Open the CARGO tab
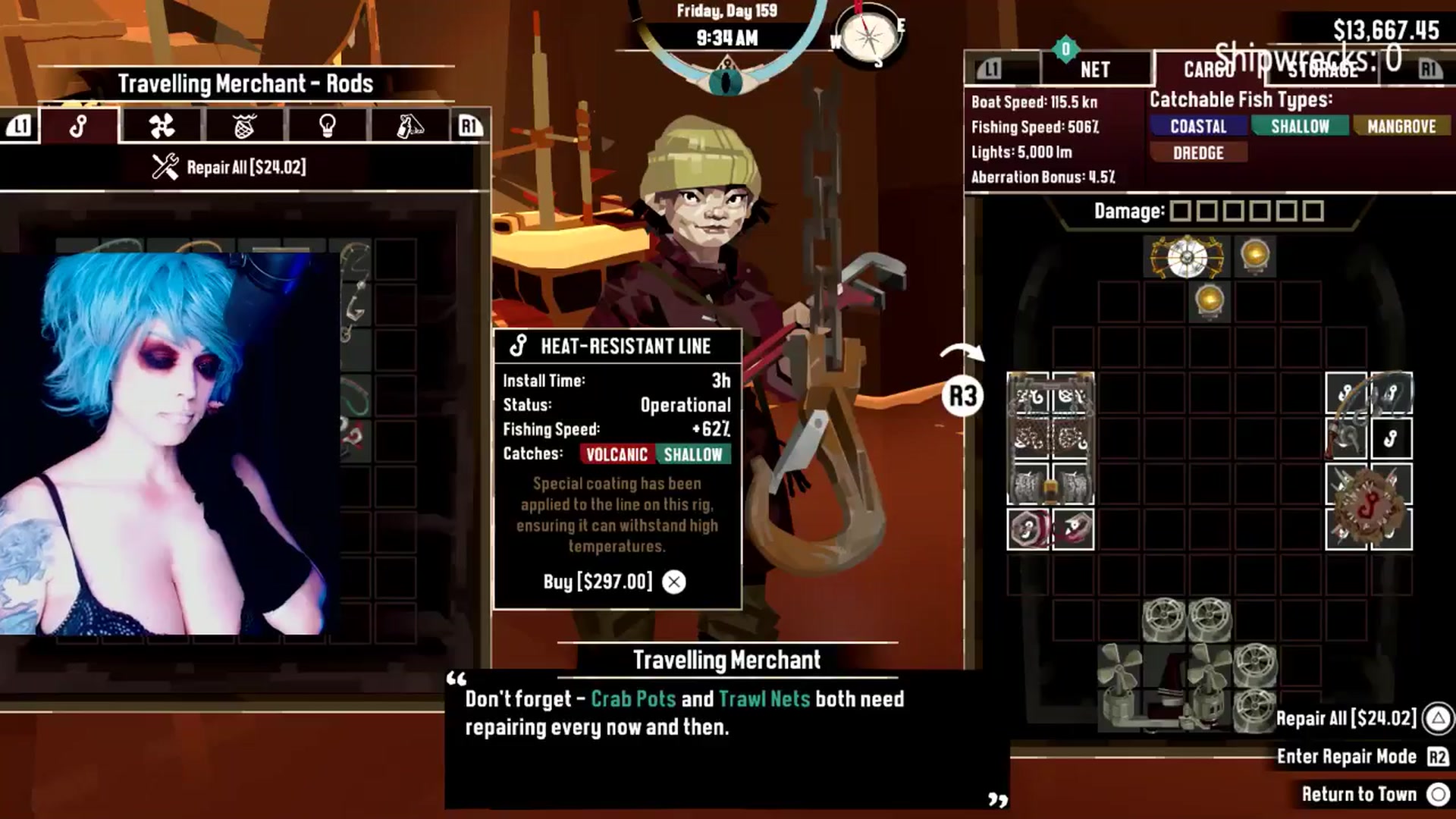The image size is (1456, 819). [1209, 70]
